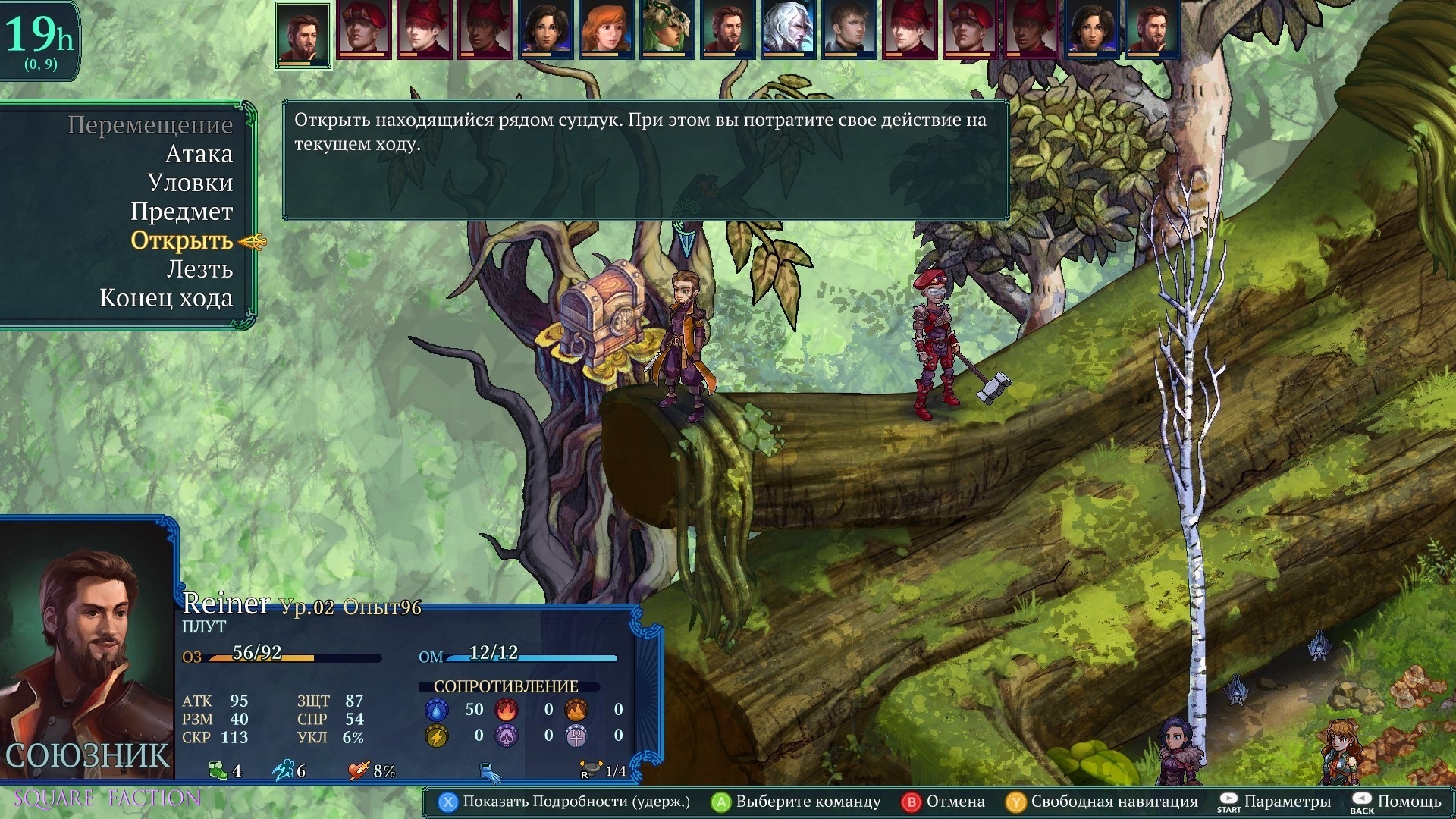Select the white-haired unit's turn-order portrait
The width and height of the screenshot is (1456, 819).
point(788,30)
